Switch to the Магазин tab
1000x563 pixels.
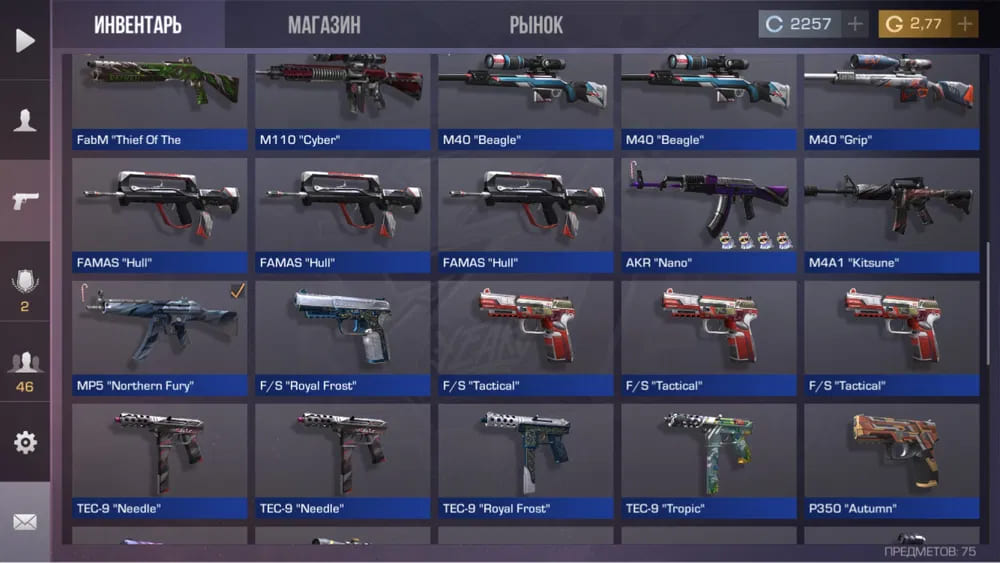(x=324, y=25)
